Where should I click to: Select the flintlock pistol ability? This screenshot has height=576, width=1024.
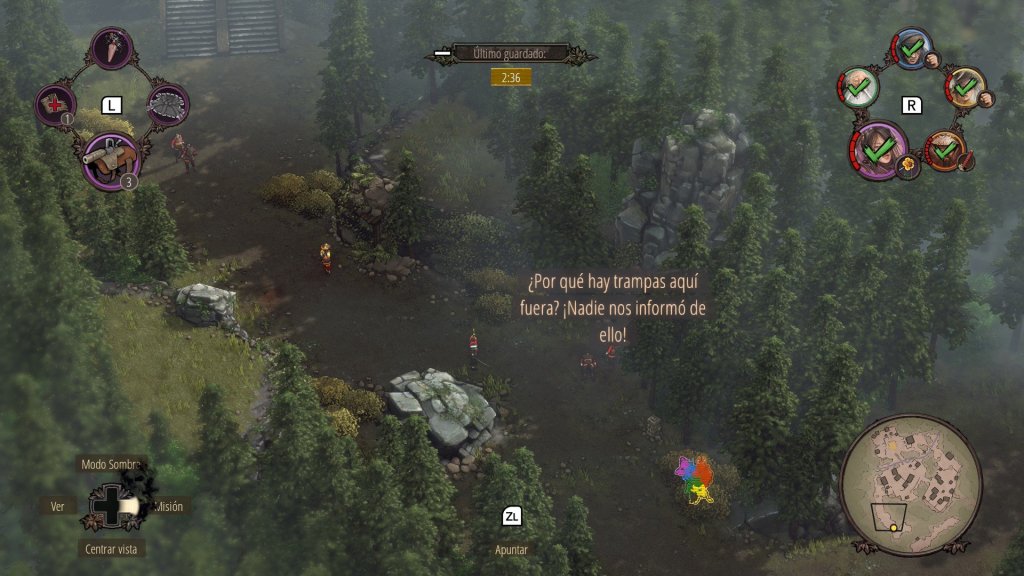click(x=109, y=159)
